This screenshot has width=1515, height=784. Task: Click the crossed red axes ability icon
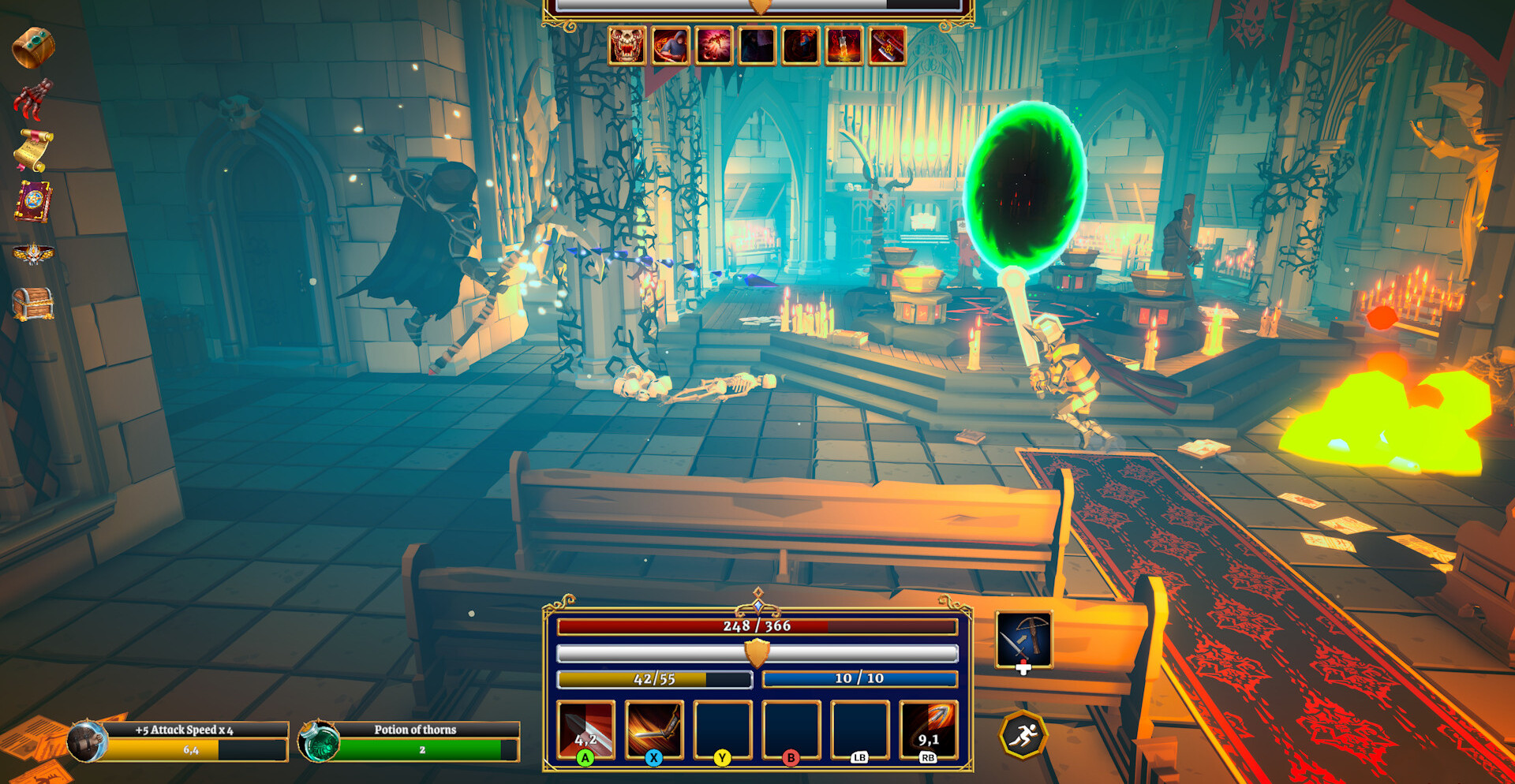tap(887, 45)
